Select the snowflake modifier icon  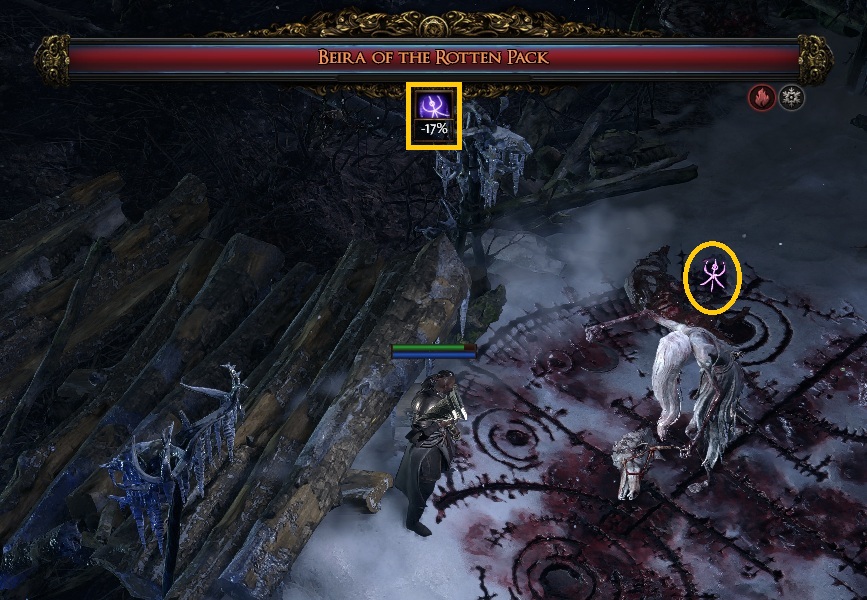pos(791,97)
